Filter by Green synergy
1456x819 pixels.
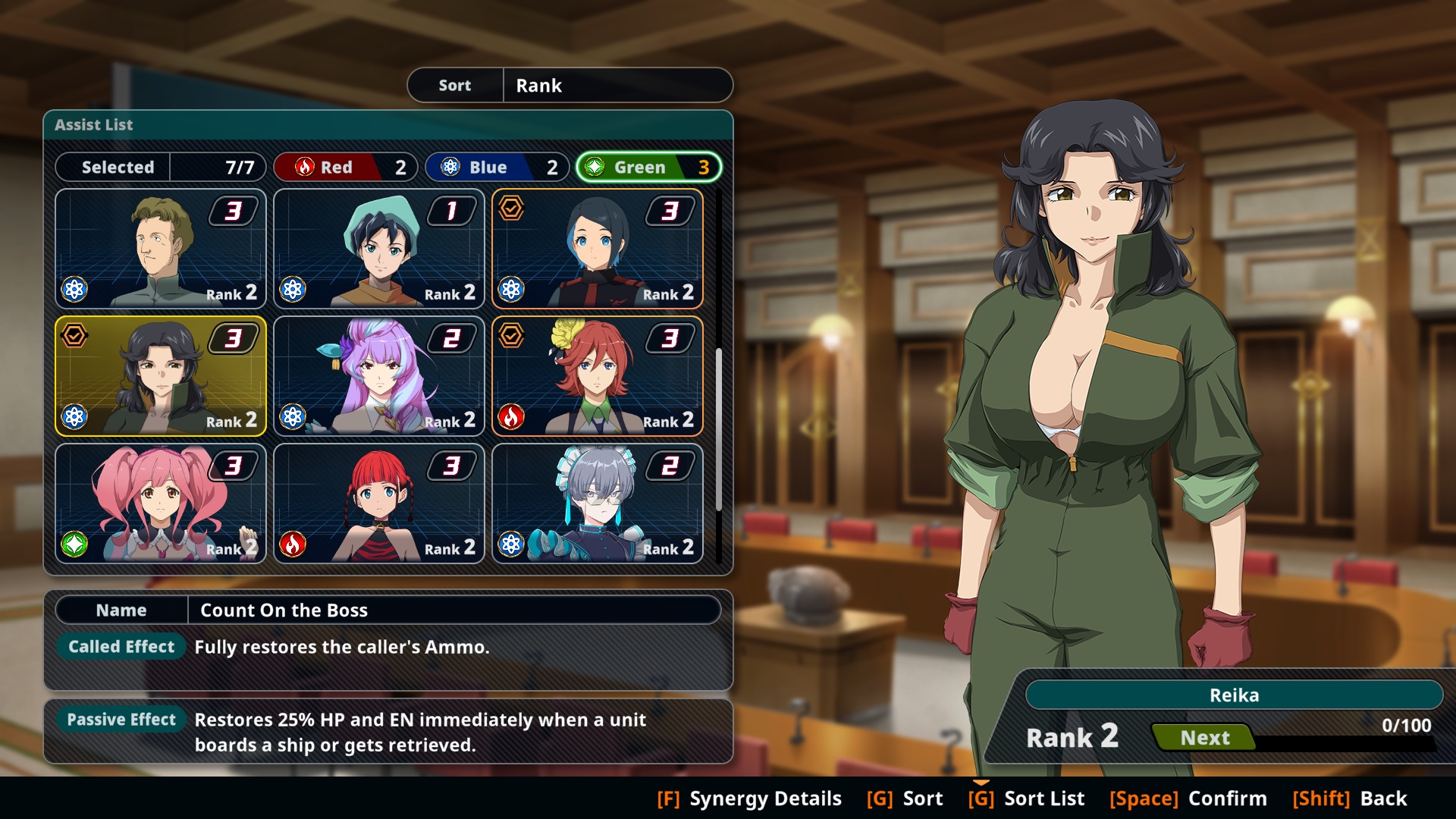pyautogui.click(x=648, y=167)
